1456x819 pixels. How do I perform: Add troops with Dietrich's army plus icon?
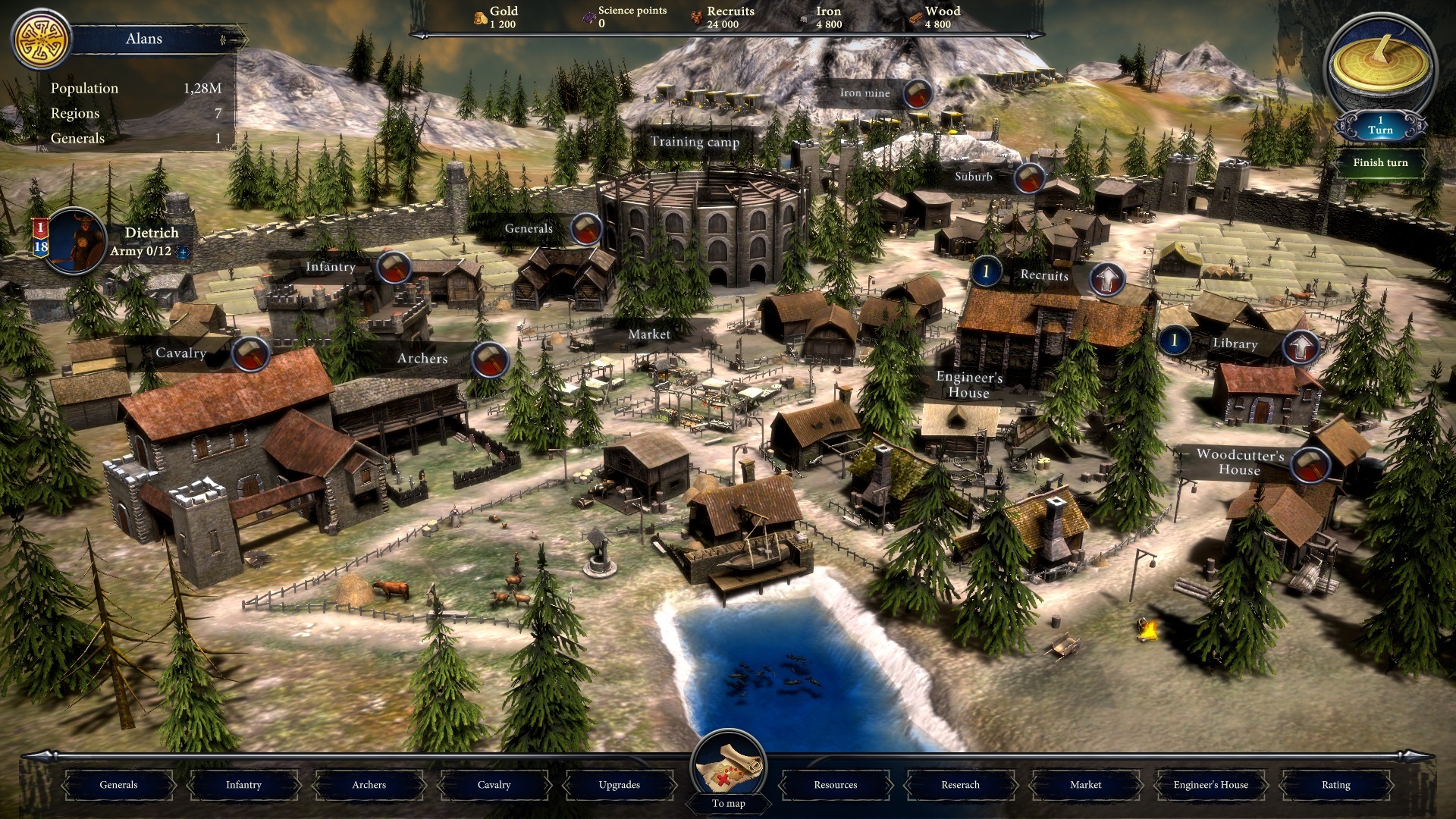pyautogui.click(x=183, y=252)
